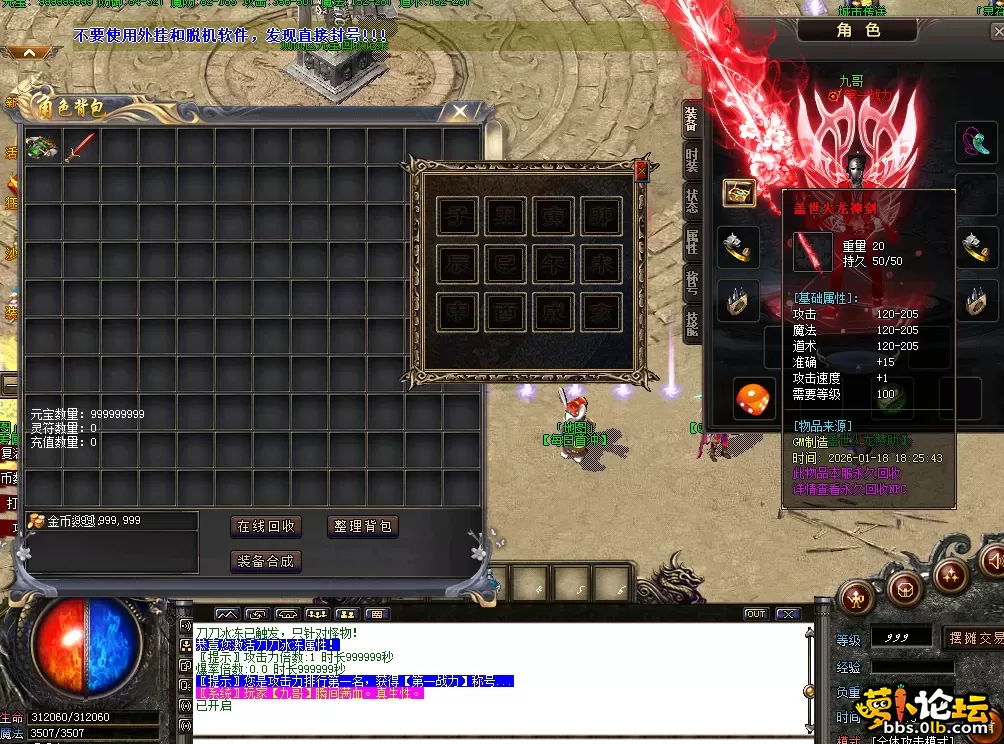Open the 状态 status tab
This screenshot has height=744, width=1004.
tap(692, 200)
